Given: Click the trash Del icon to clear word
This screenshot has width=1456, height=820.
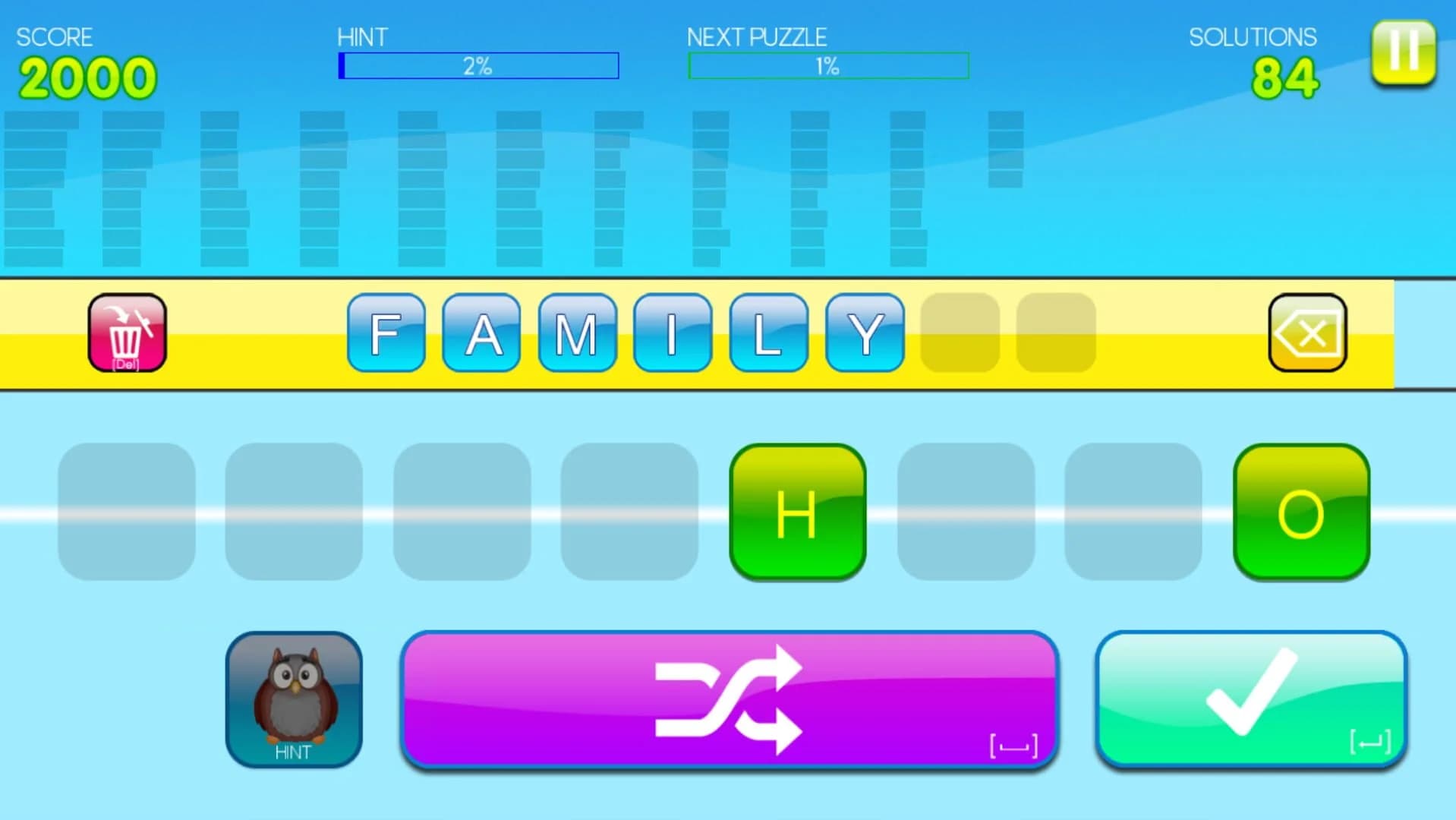Looking at the screenshot, I should 126,333.
